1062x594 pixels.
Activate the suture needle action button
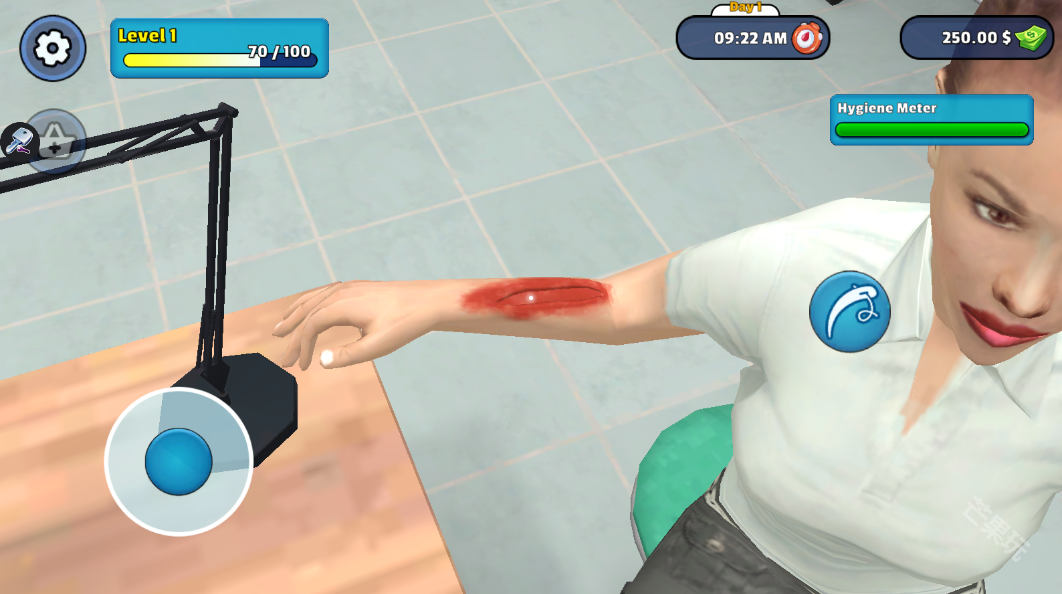point(849,311)
